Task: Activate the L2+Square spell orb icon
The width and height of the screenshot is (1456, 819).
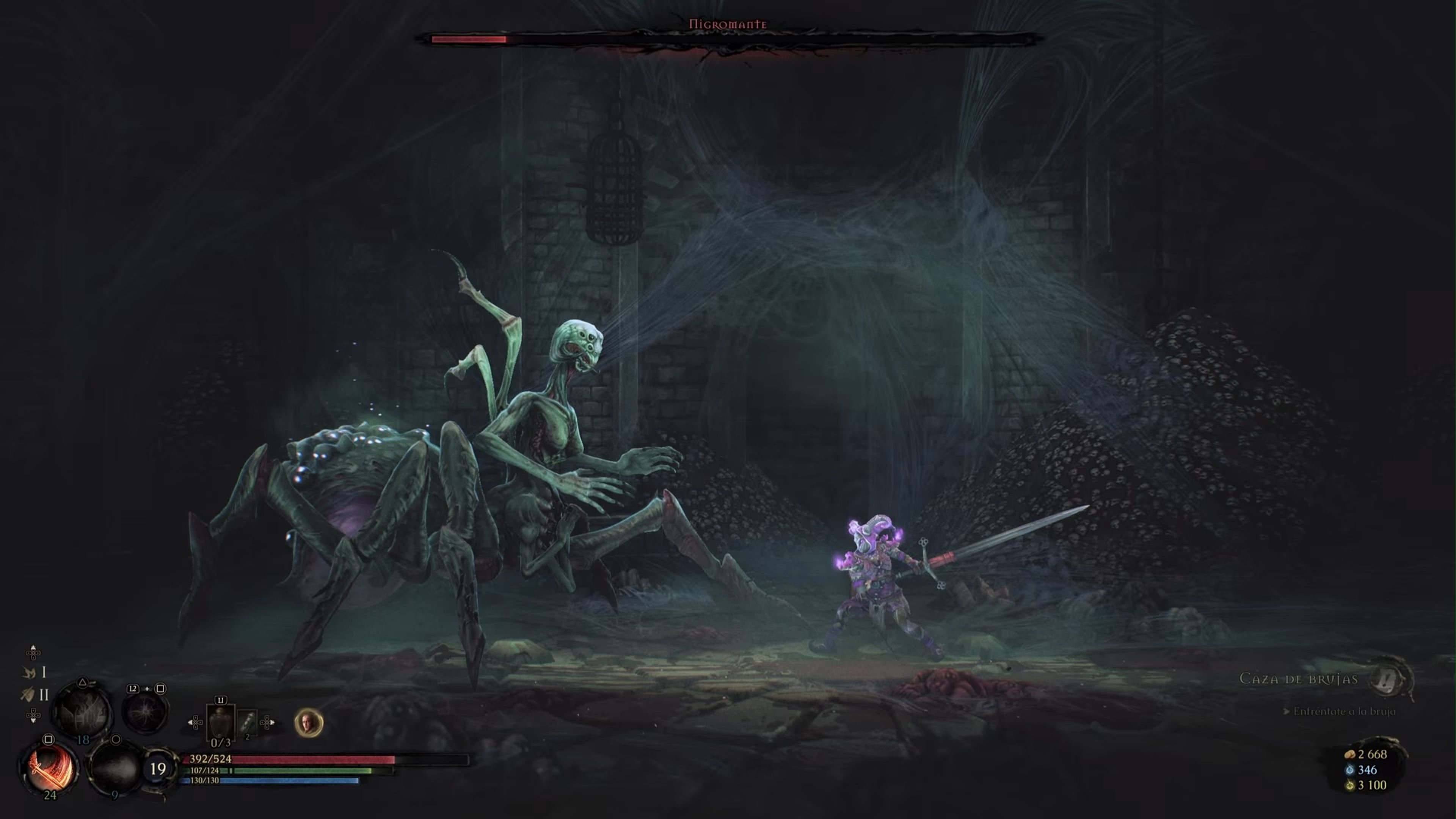Action: (x=145, y=711)
